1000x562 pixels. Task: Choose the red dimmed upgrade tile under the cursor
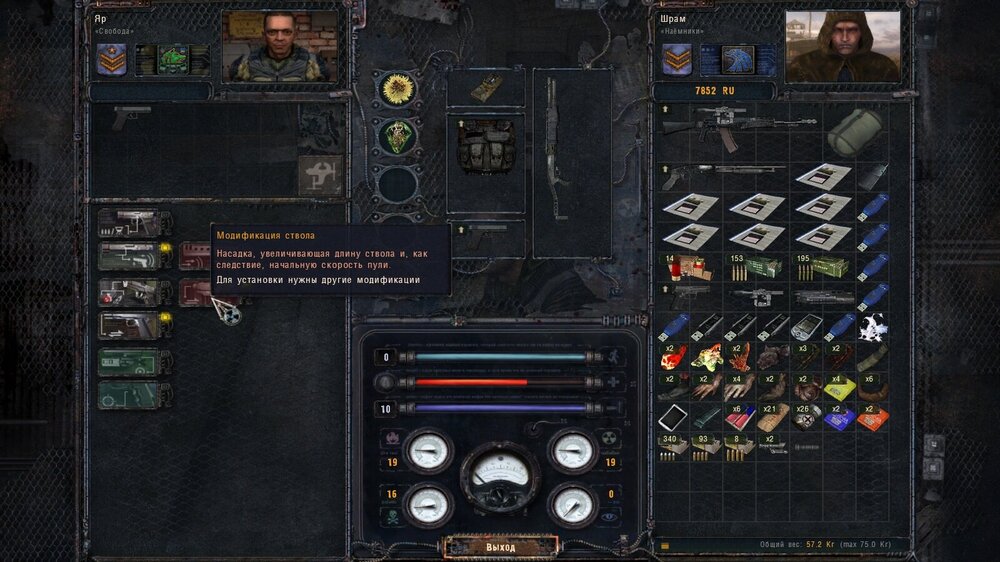coord(198,291)
